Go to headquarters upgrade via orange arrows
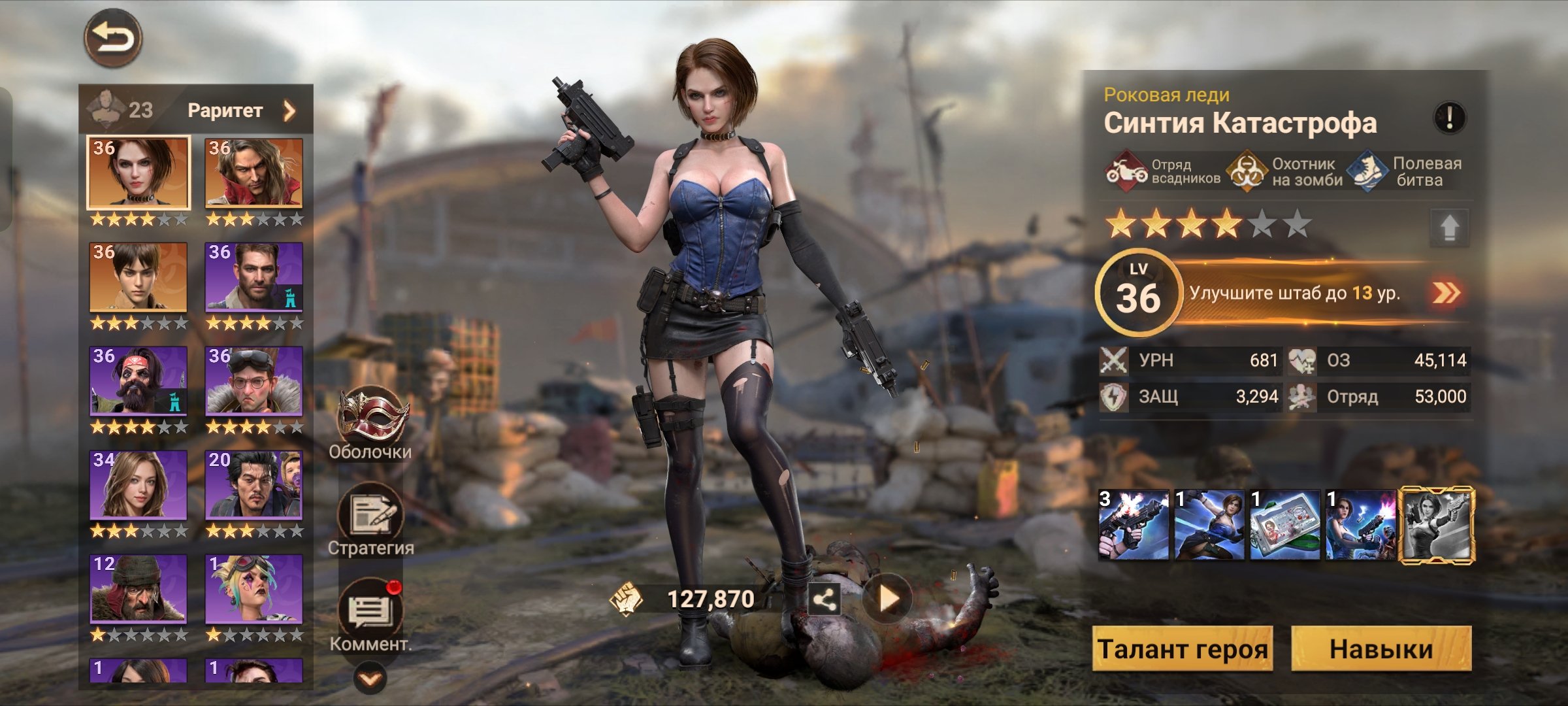 click(1446, 293)
